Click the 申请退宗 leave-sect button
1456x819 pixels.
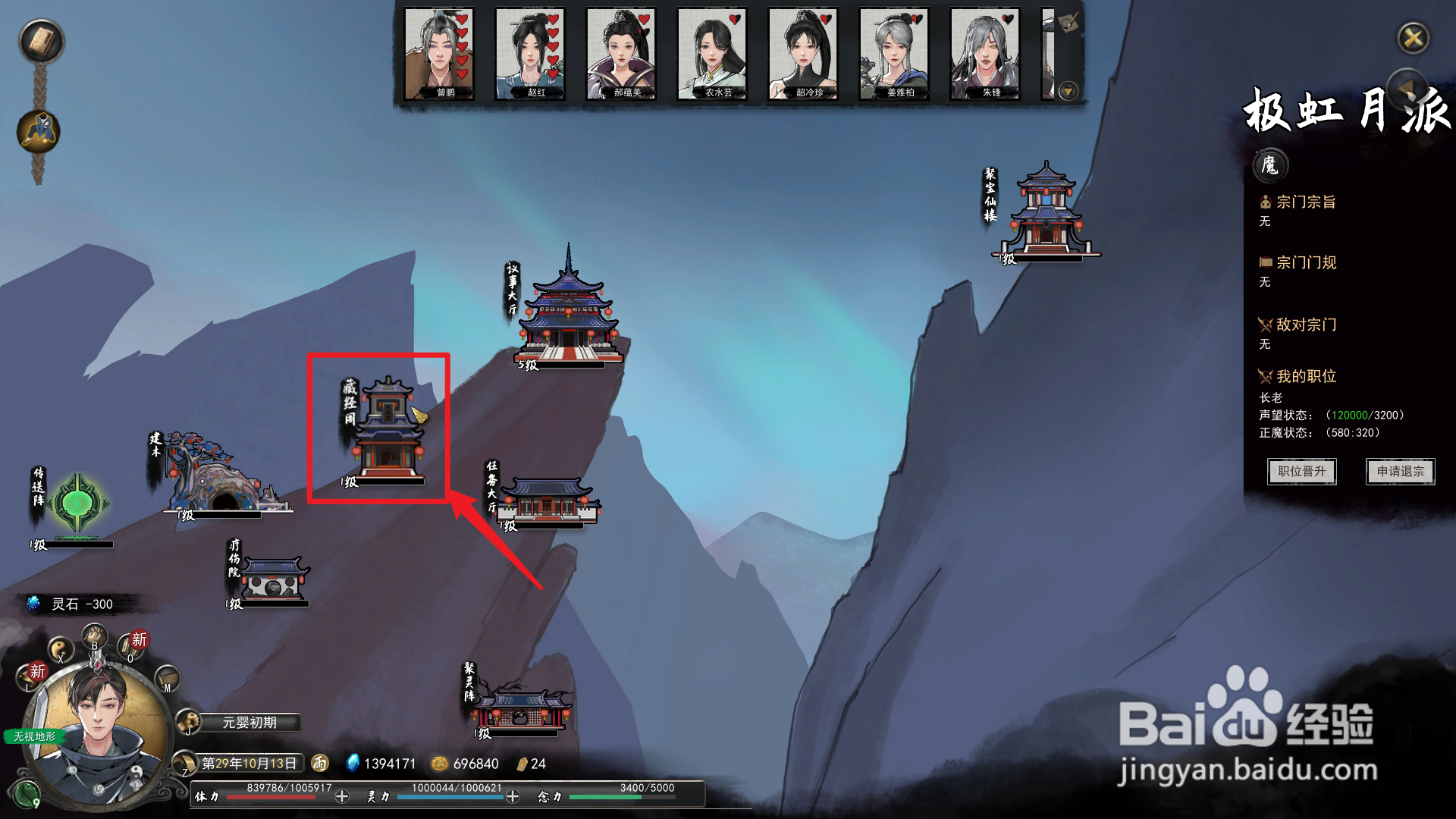[1400, 472]
